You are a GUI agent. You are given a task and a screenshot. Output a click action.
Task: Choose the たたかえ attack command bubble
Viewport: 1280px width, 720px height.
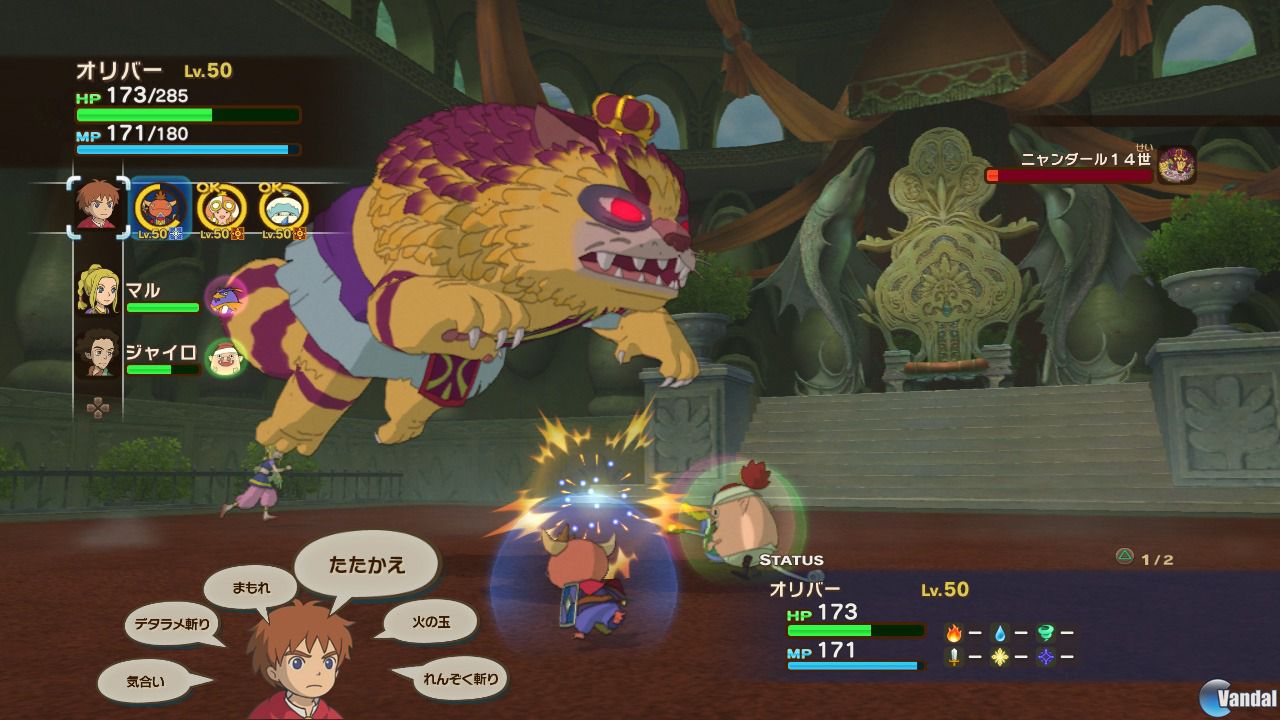367,565
